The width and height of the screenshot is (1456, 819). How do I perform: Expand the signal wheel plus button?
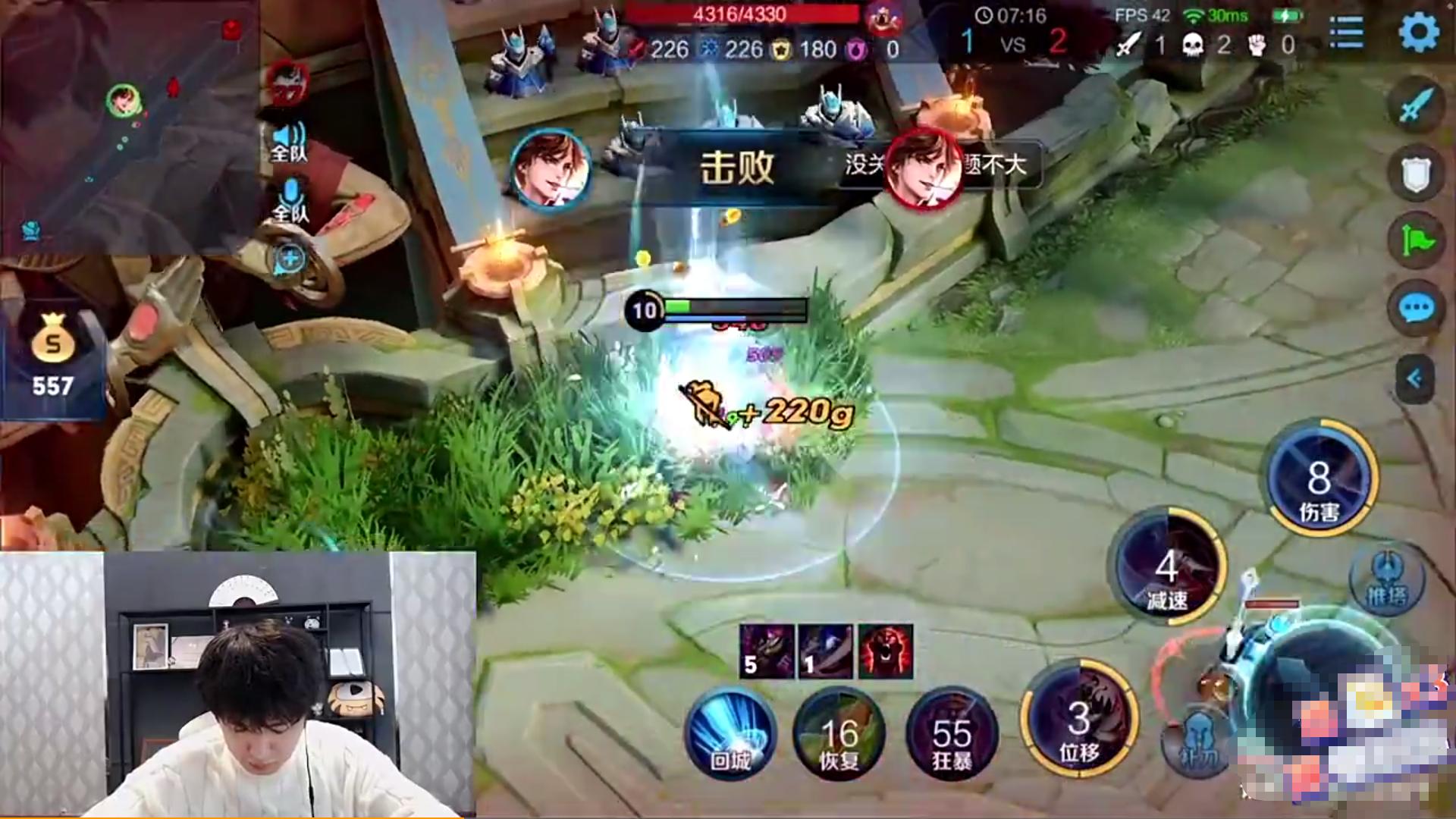(288, 258)
